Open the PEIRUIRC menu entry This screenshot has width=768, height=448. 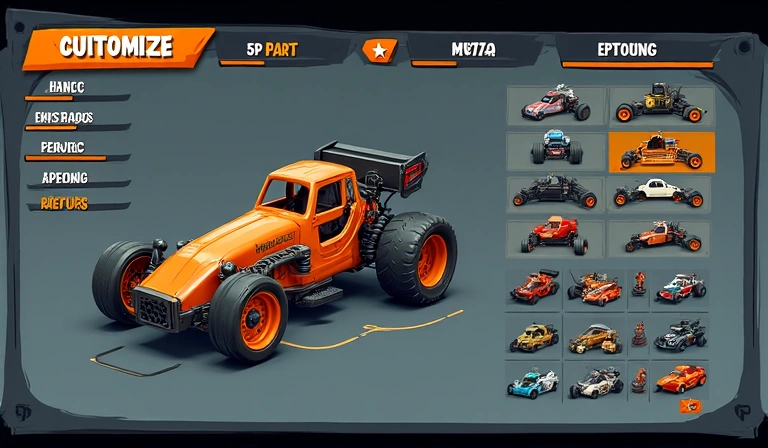63,147
